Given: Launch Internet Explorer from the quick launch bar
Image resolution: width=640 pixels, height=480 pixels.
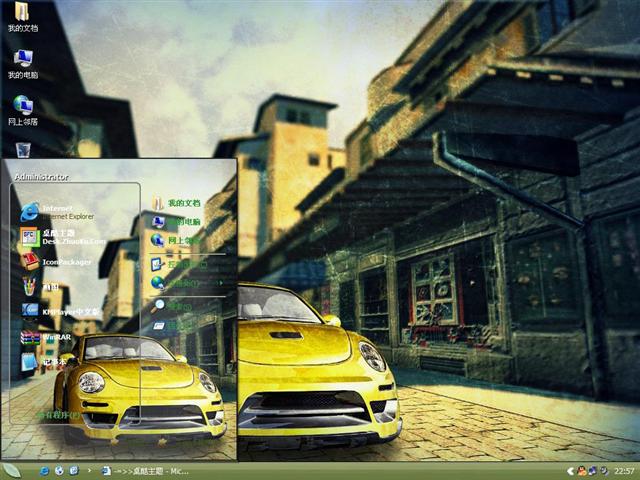Looking at the screenshot, I should pyautogui.click(x=45, y=470).
